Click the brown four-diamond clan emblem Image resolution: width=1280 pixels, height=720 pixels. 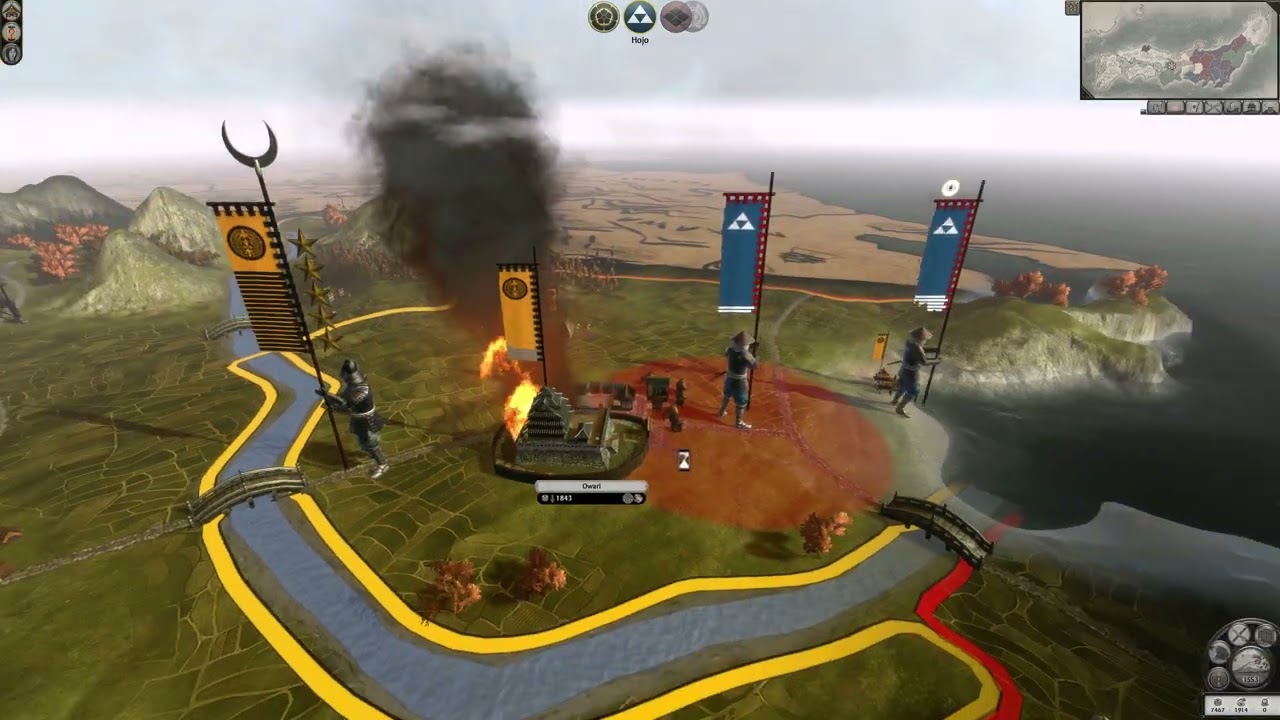coord(675,16)
